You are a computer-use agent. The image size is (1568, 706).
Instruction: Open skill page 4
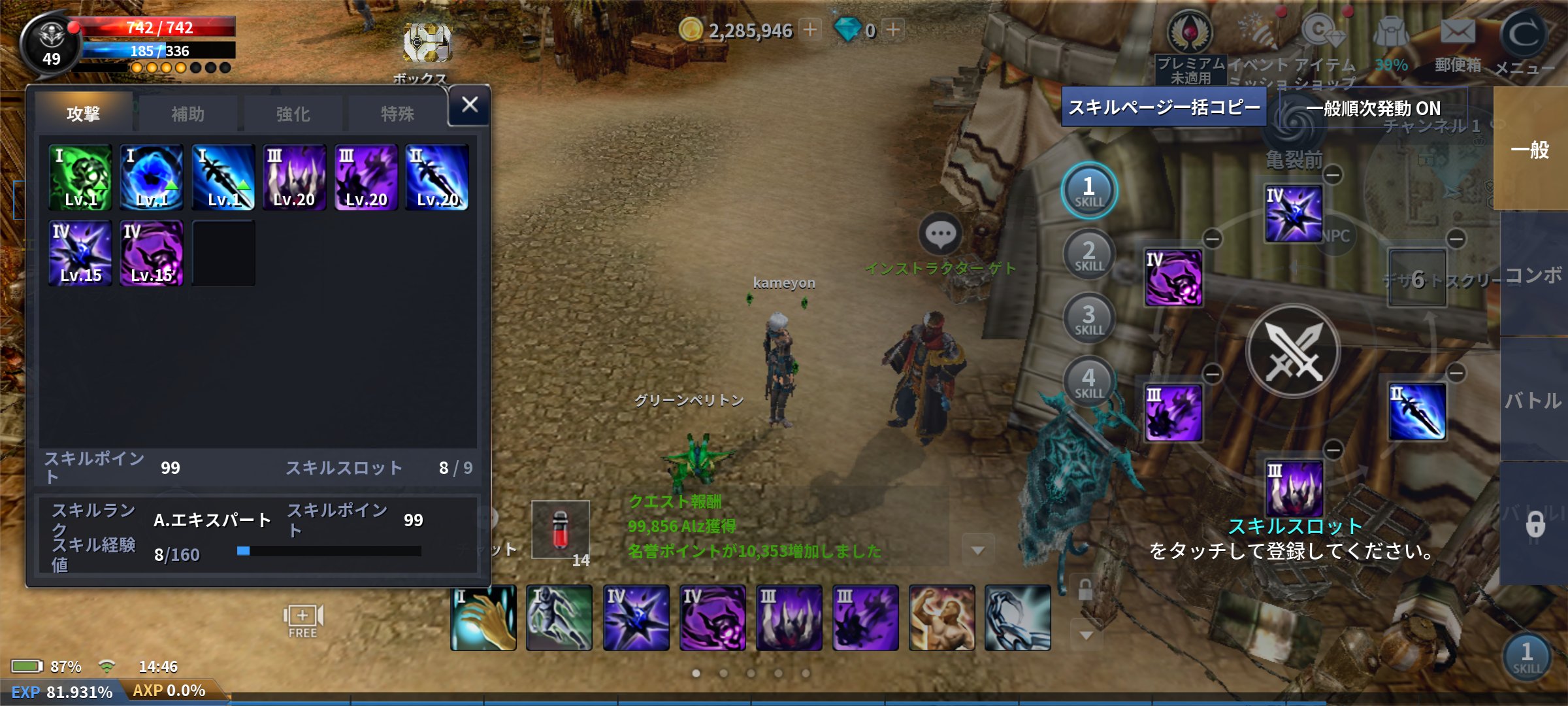tap(1088, 382)
